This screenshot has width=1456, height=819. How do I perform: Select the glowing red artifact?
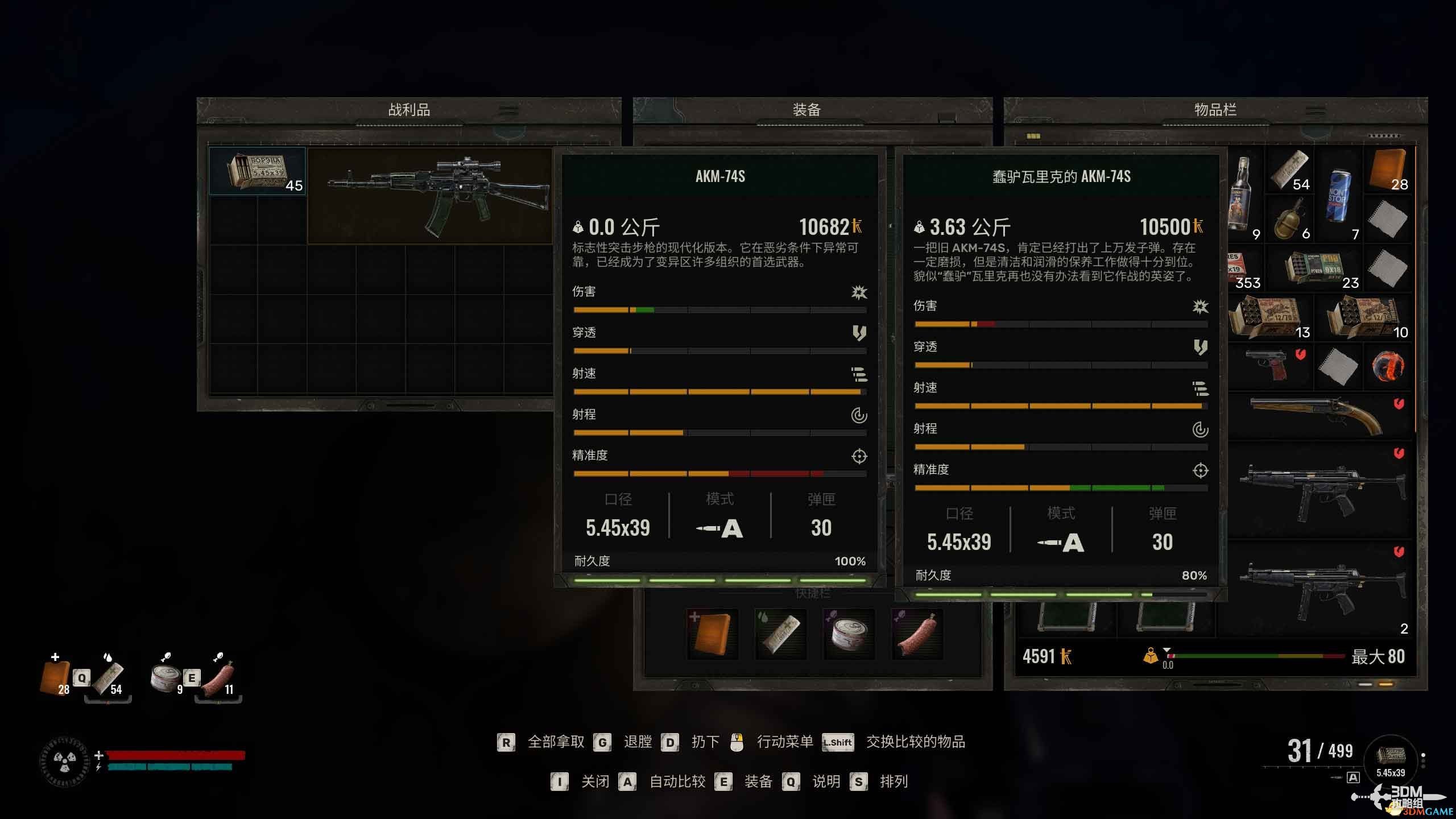(1388, 366)
